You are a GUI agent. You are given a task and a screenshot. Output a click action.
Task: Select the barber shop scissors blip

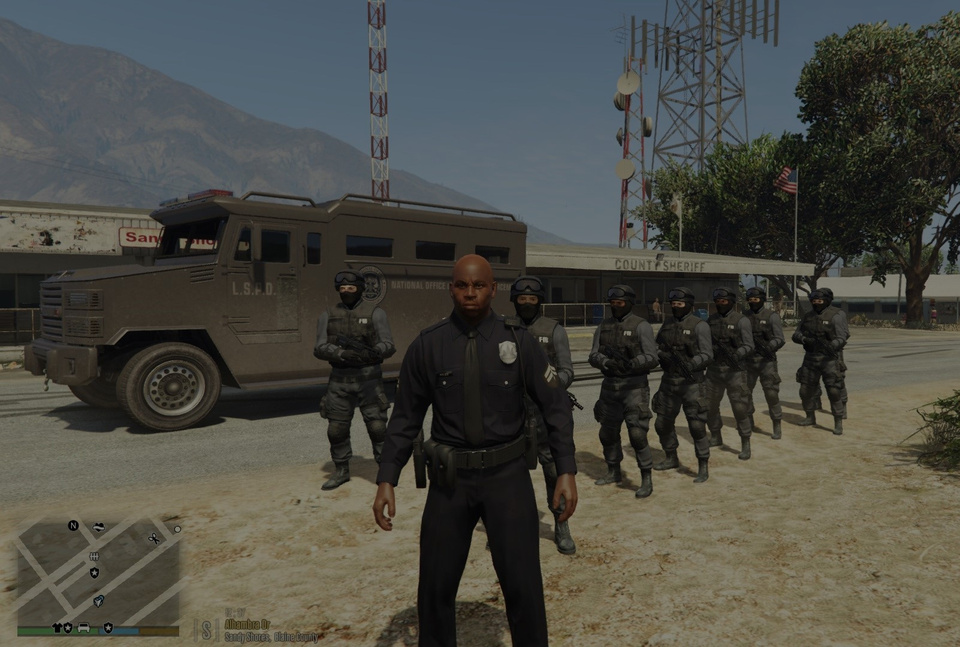(154, 538)
